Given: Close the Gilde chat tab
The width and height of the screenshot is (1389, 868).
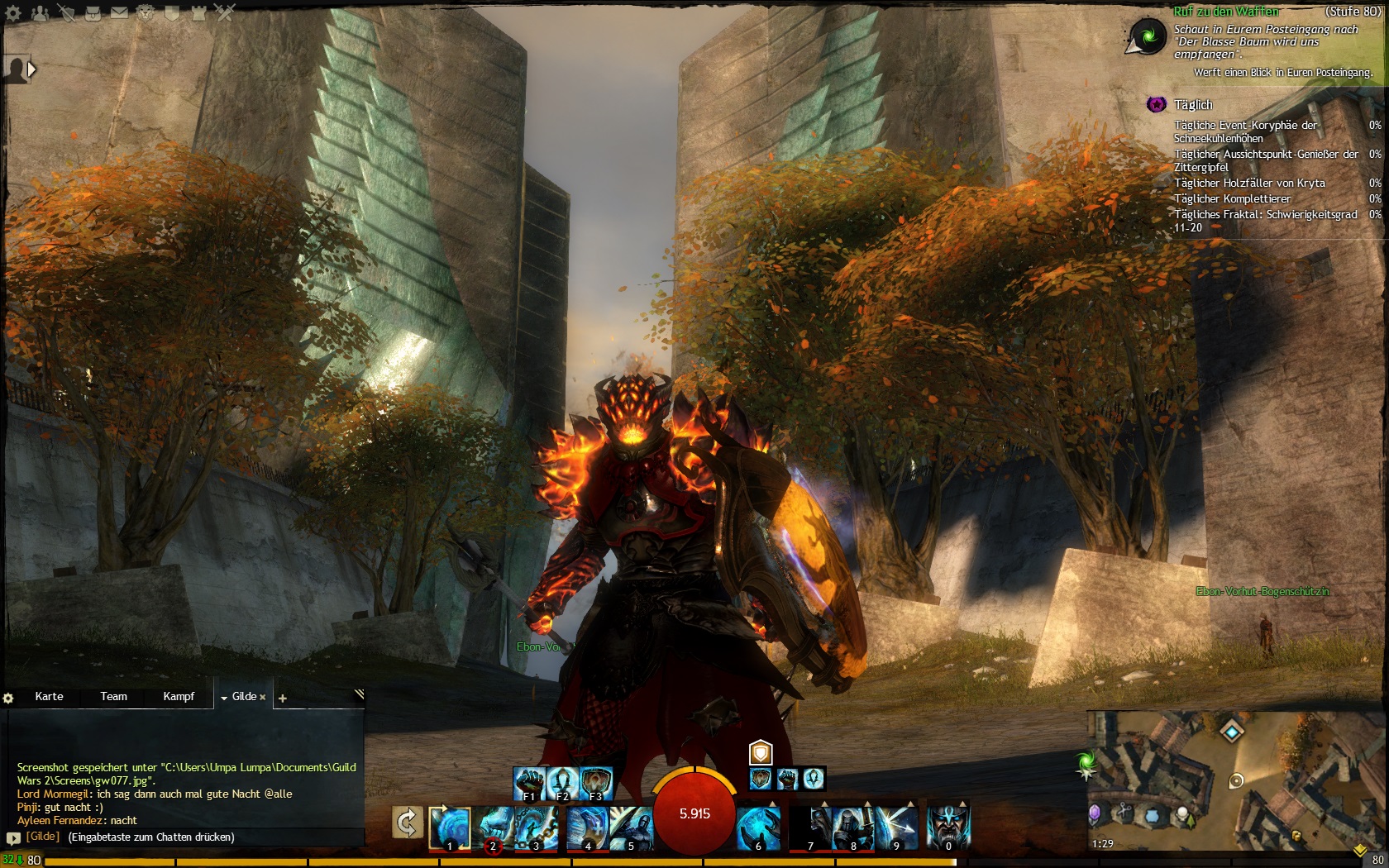Looking at the screenshot, I should point(263,697).
